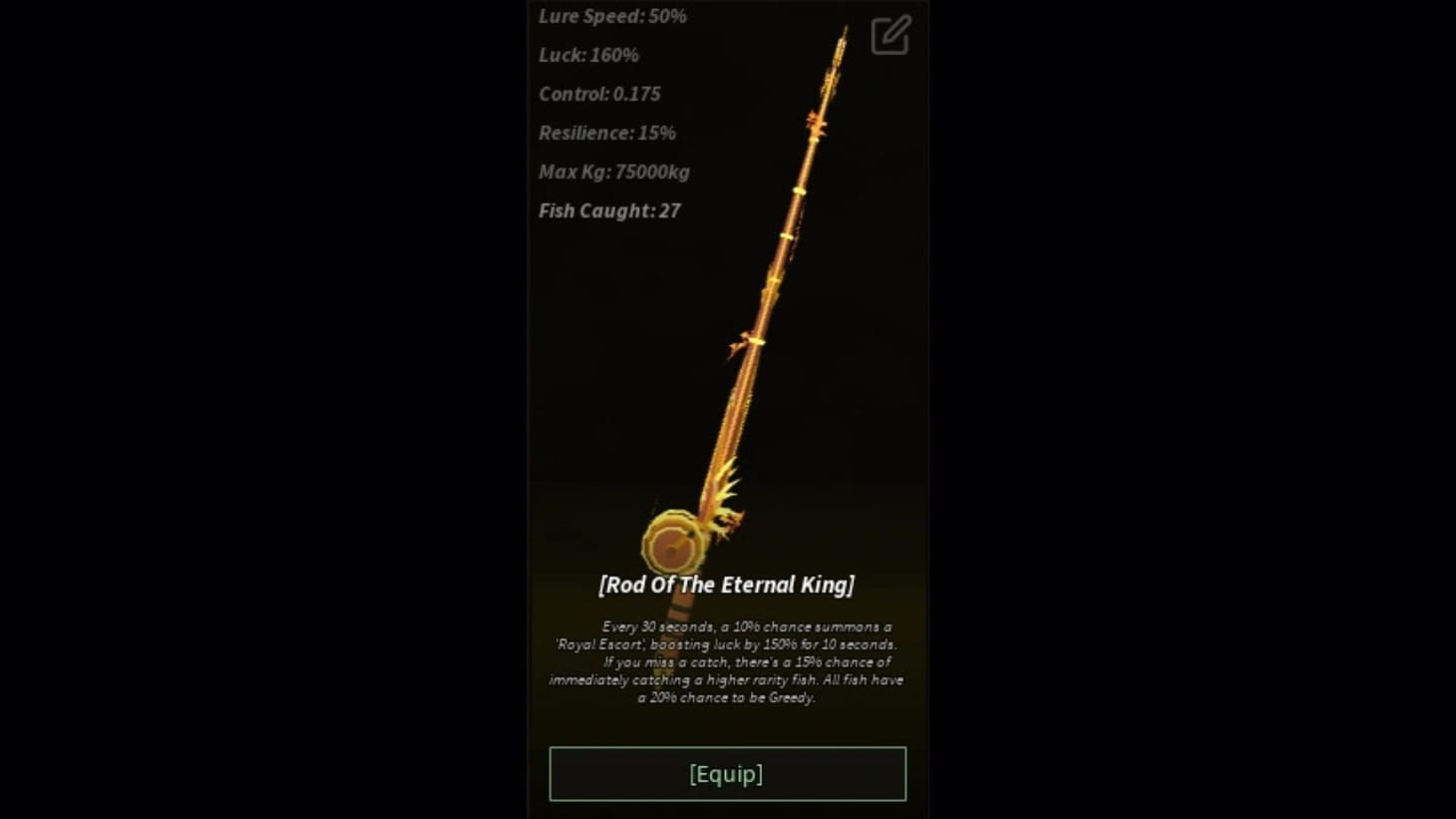Expand the Control 0.175 stat details
Screen dimensions: 1456x819
[599, 94]
